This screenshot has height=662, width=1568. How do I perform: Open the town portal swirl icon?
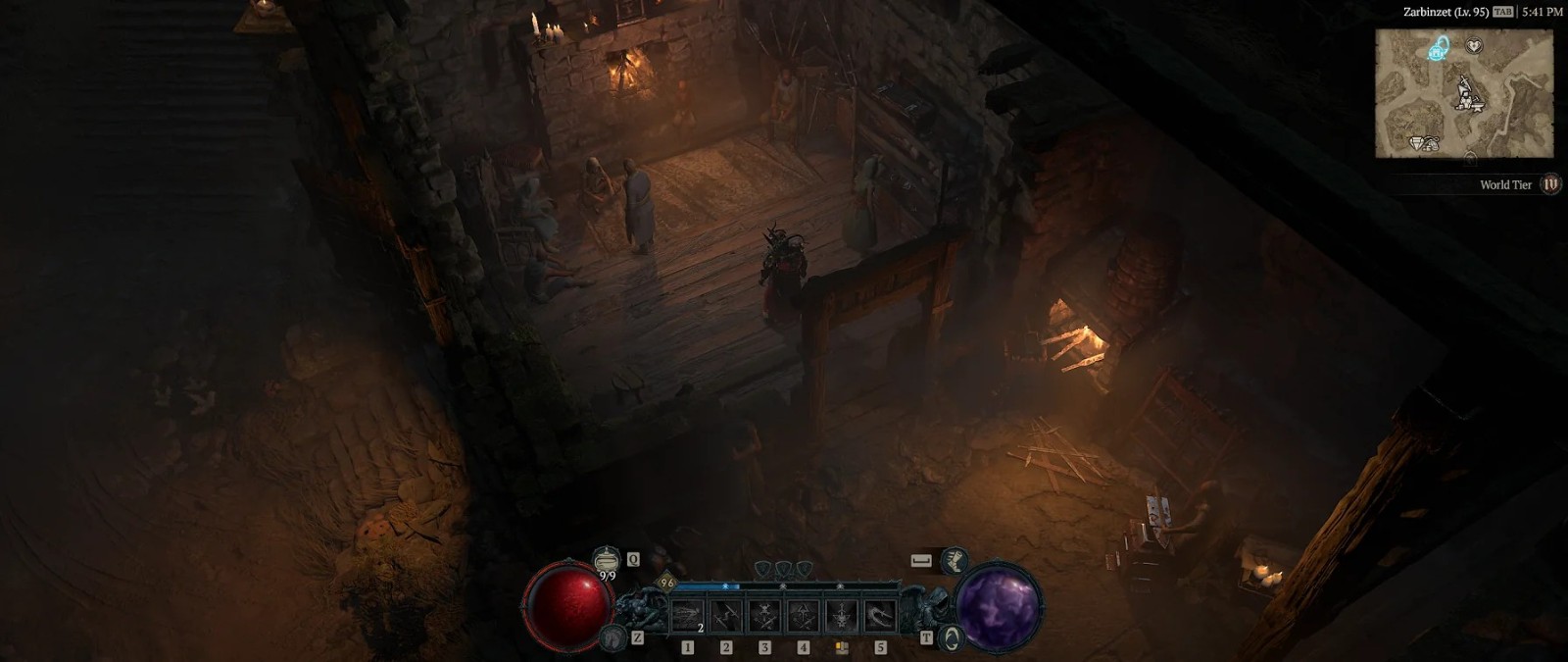tap(952, 637)
